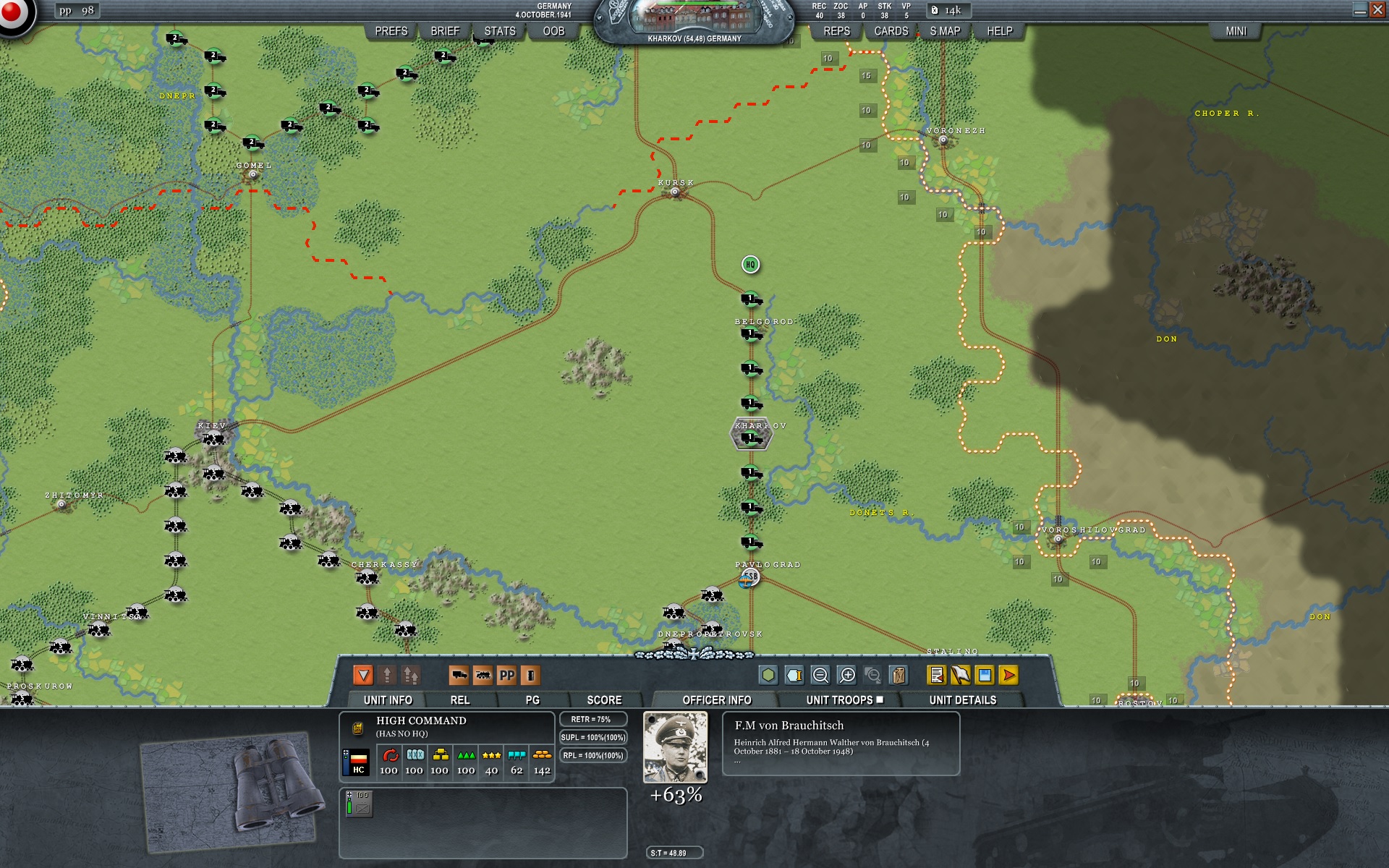
Task: Toggle the hex info display icon
Action: 794,676
